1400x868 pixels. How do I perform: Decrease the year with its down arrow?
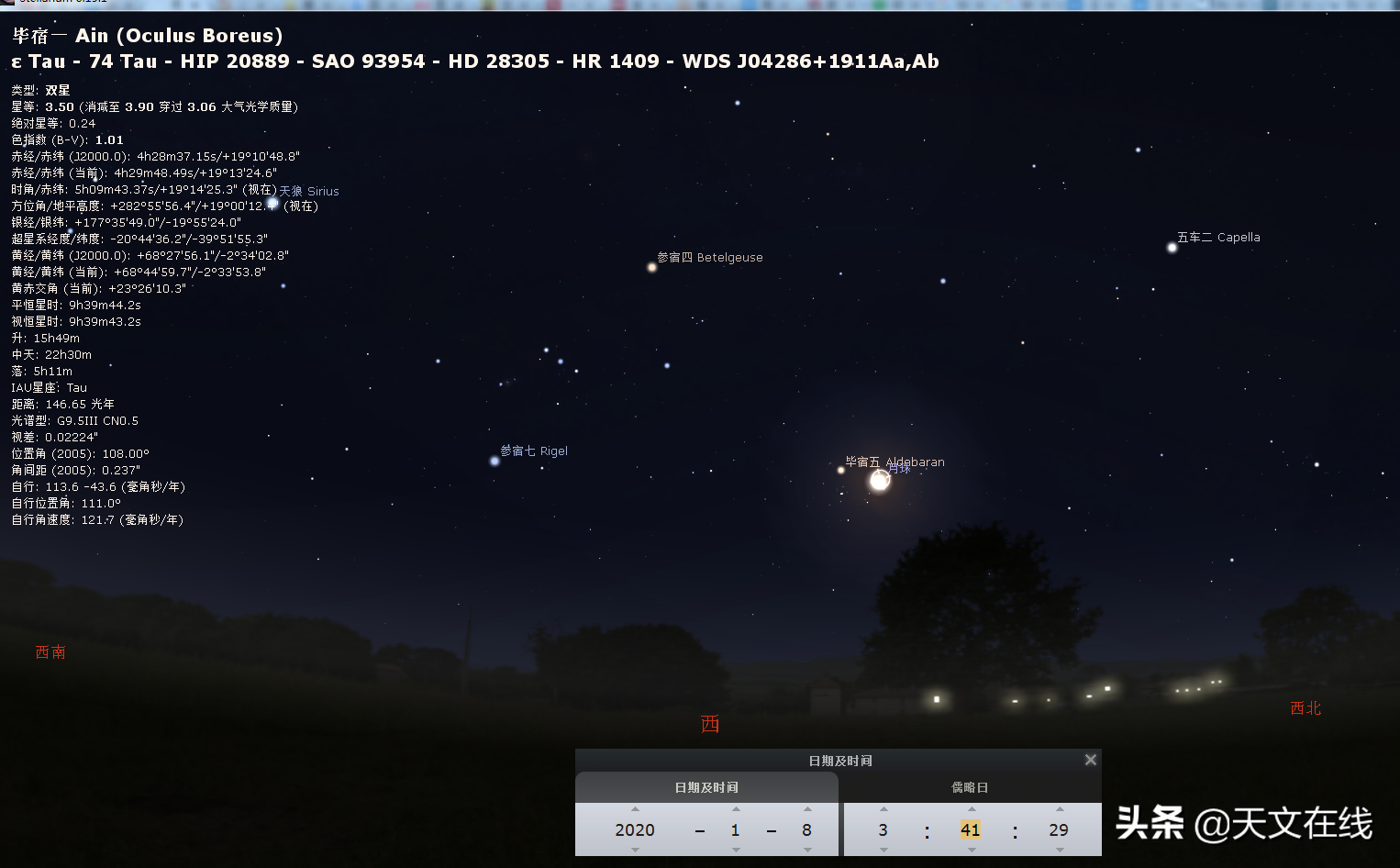[635, 850]
